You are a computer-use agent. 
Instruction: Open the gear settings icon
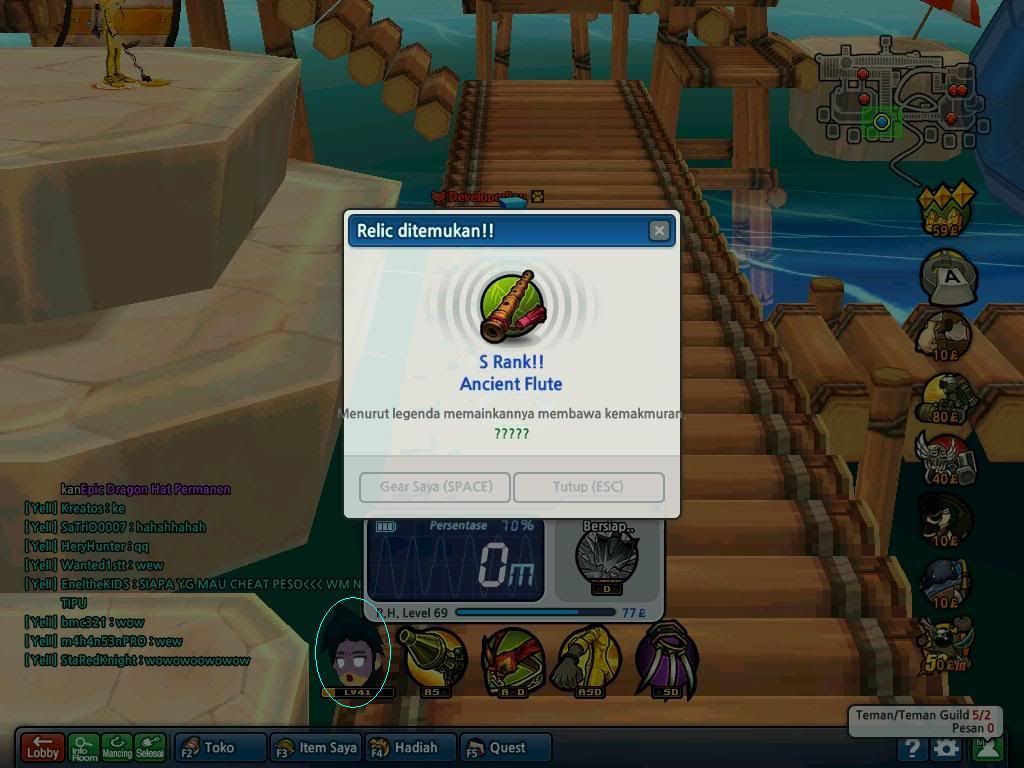click(x=946, y=748)
